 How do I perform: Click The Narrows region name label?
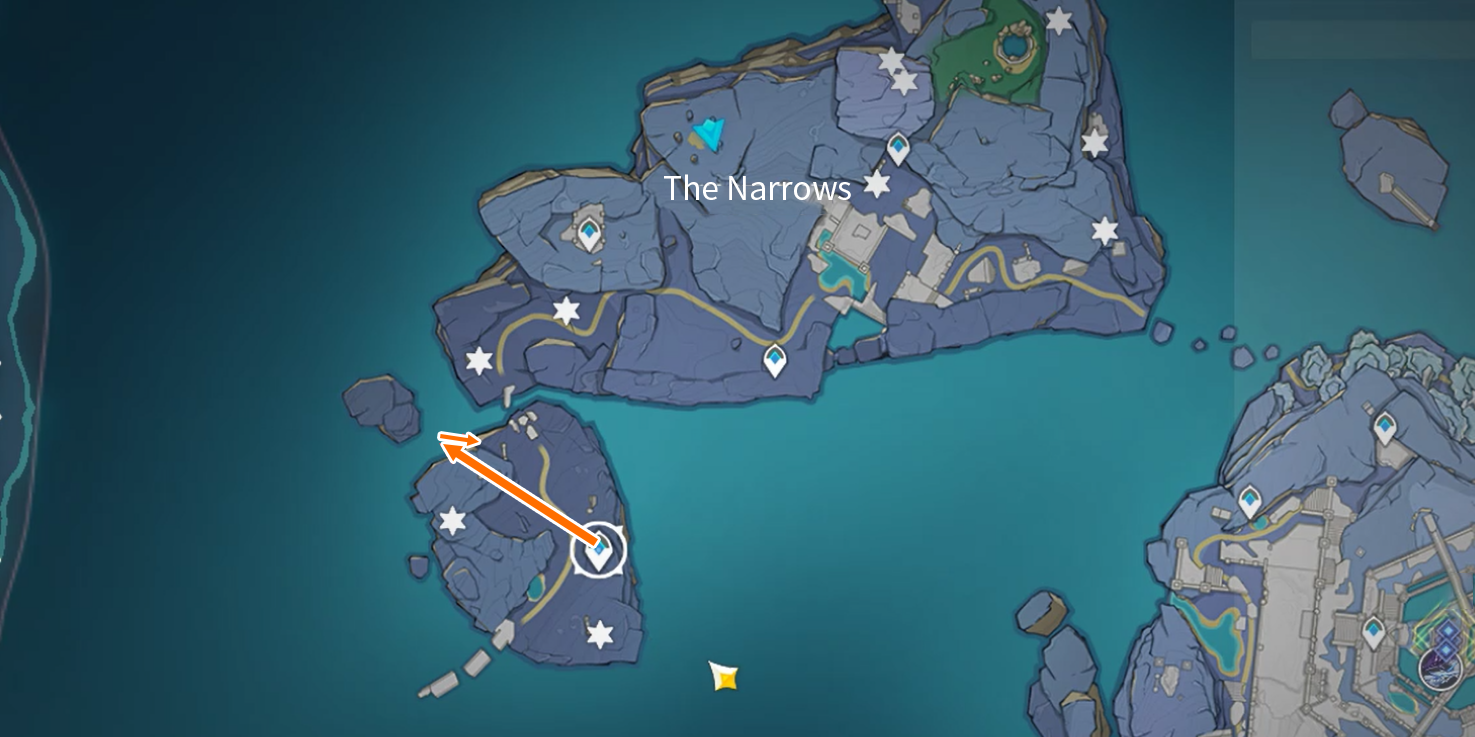pos(759,188)
